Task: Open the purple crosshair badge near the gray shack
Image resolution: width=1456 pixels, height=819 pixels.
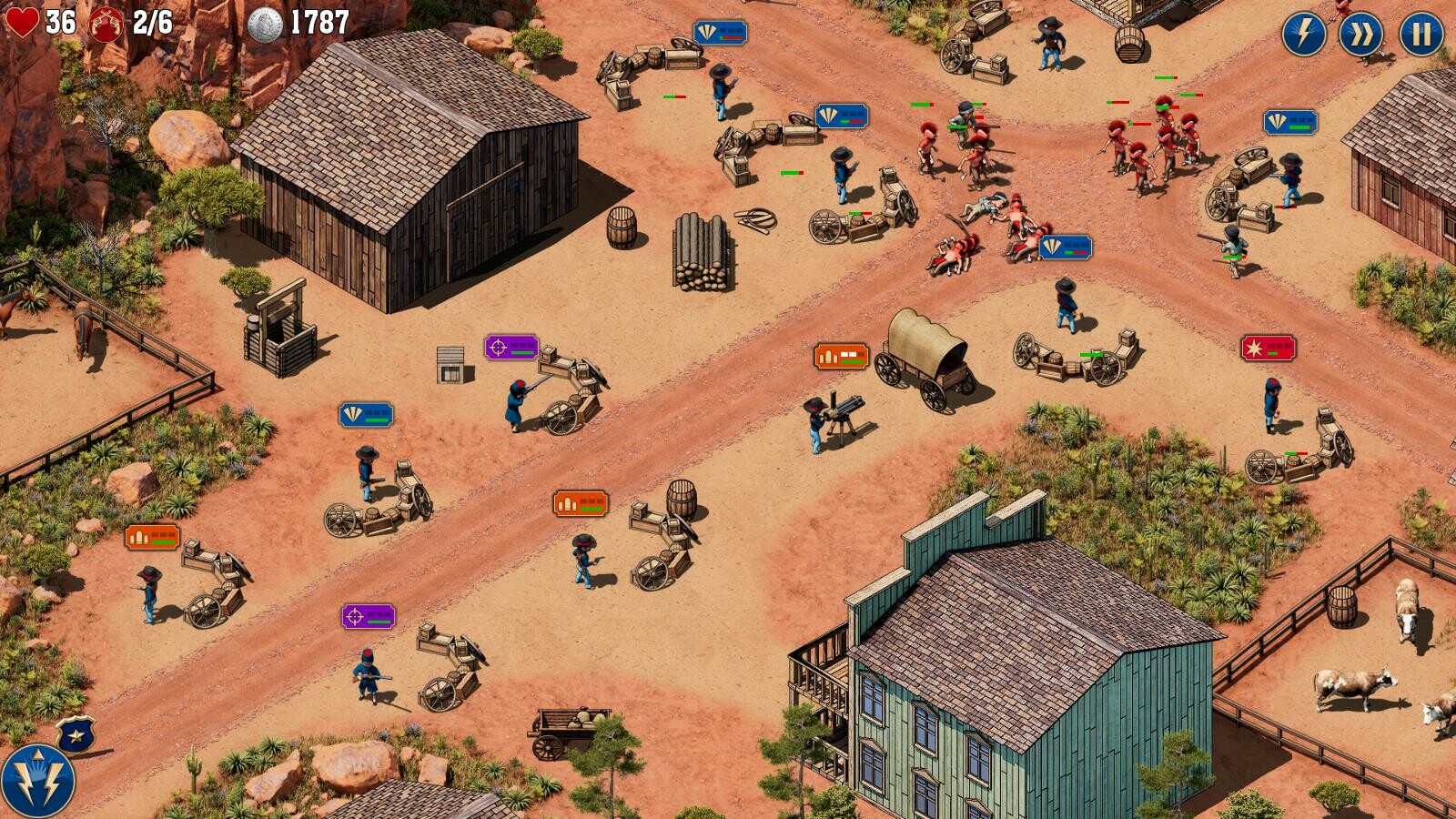Action: (x=512, y=346)
